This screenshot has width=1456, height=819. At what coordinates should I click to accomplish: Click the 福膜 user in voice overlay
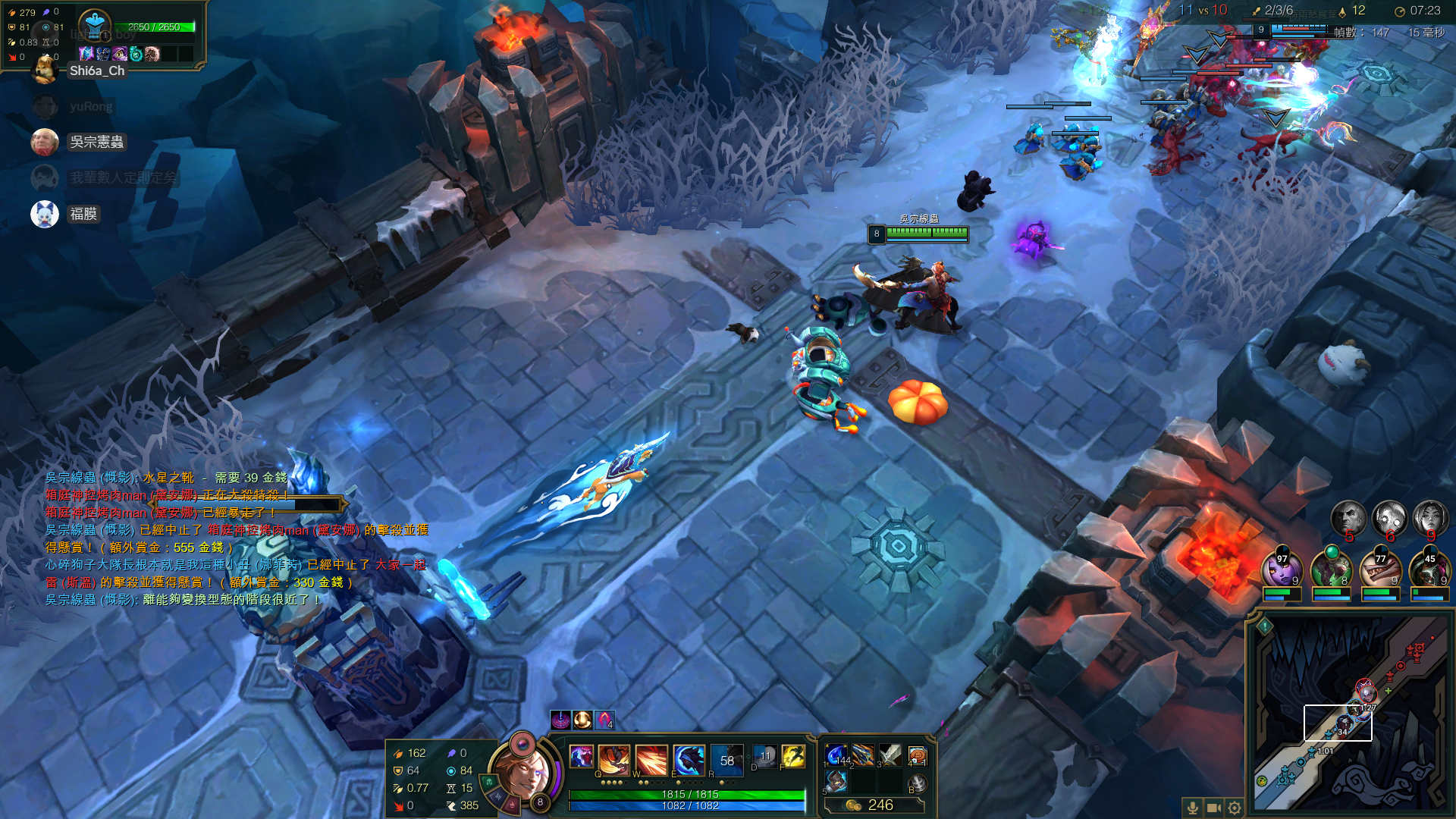click(x=83, y=214)
